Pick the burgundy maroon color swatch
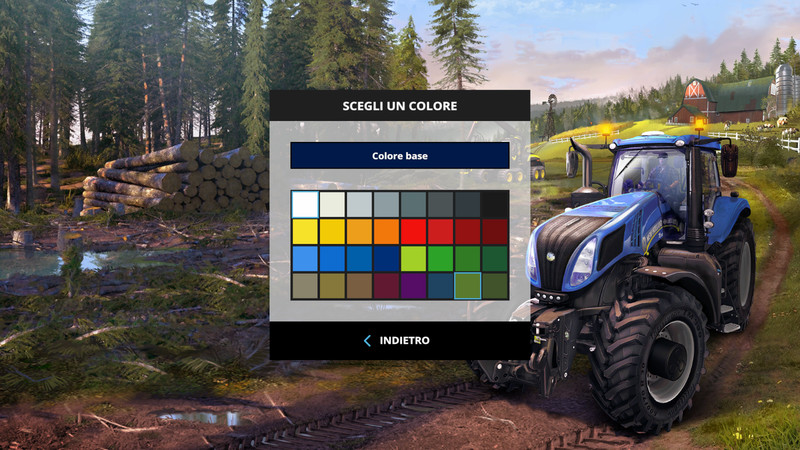This screenshot has width=800, height=450. point(386,286)
